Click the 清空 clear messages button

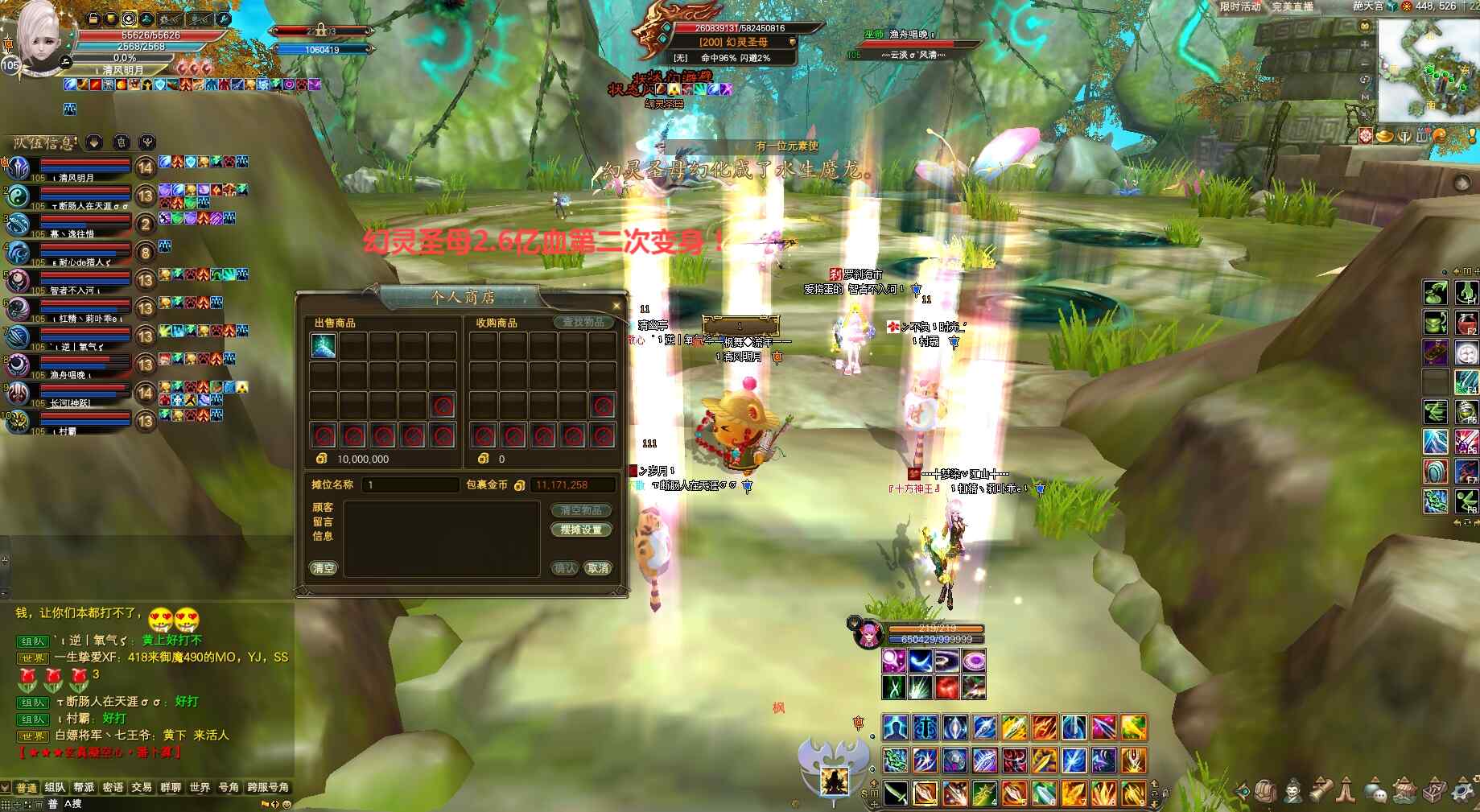[x=324, y=568]
